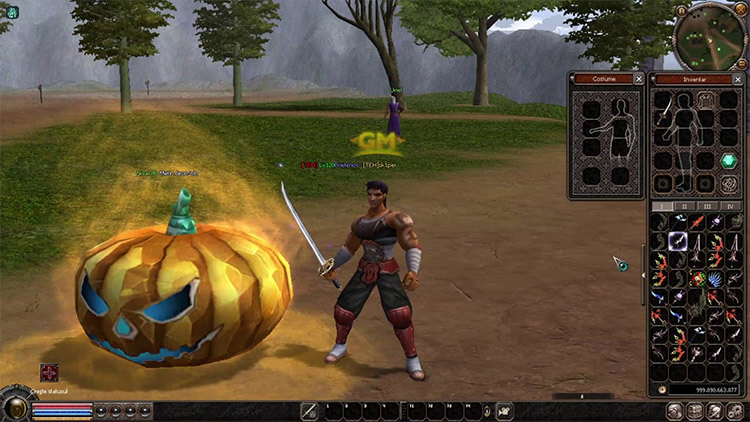Open inventory tab III

pyautogui.click(x=708, y=206)
